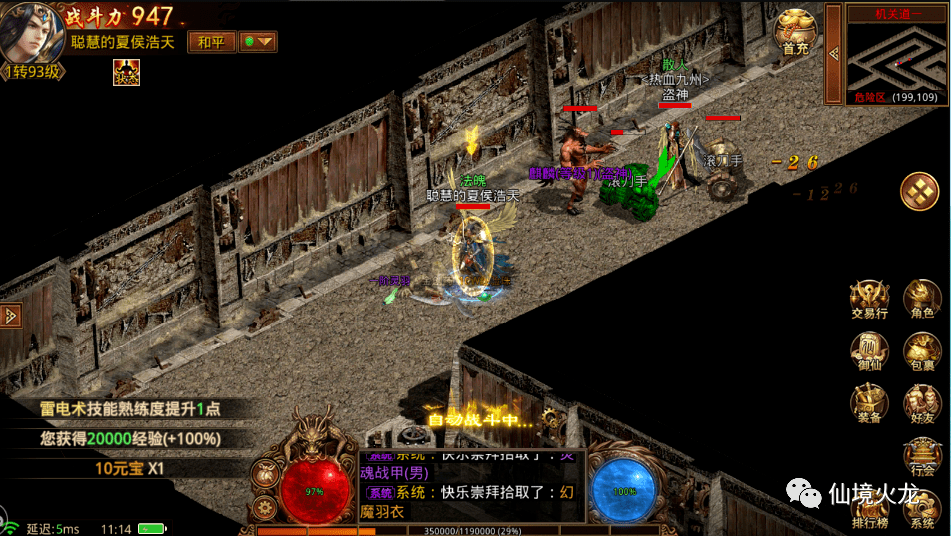Open the 角色 character panel
Image resolution: width=951 pixels, height=536 pixels.
(921, 299)
